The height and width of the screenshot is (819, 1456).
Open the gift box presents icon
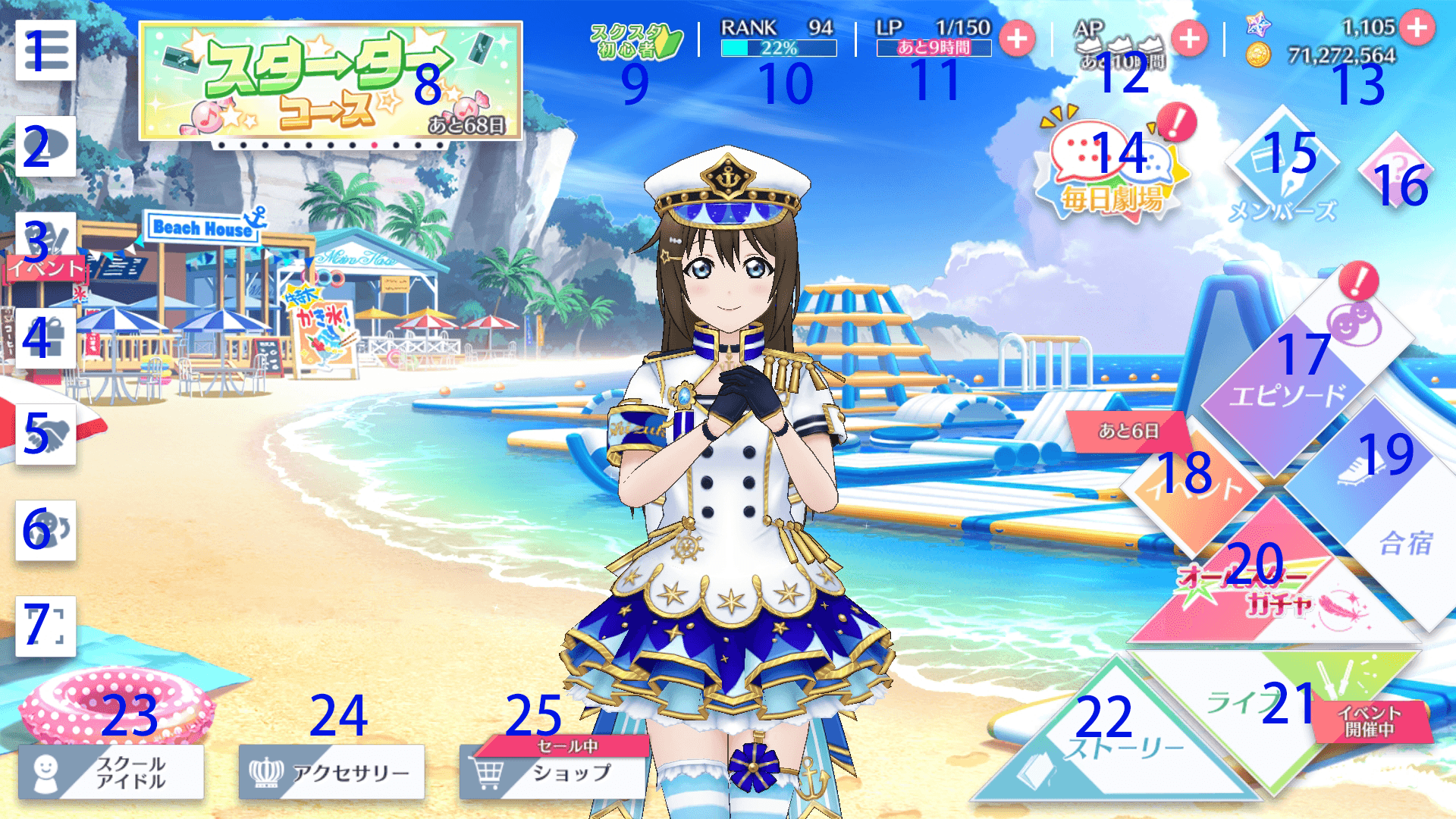[45, 338]
